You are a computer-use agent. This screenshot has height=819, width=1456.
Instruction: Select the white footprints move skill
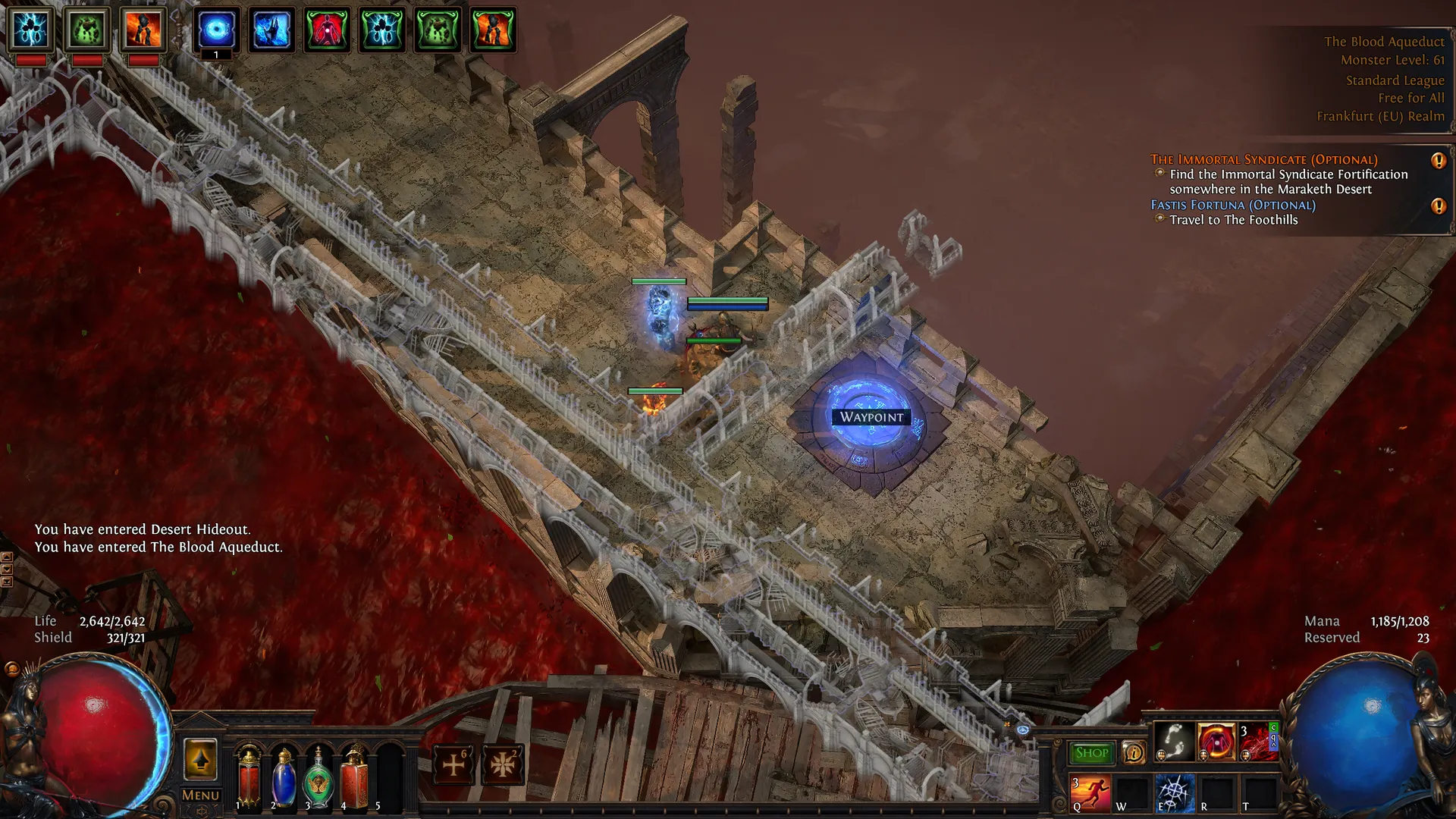(1174, 741)
